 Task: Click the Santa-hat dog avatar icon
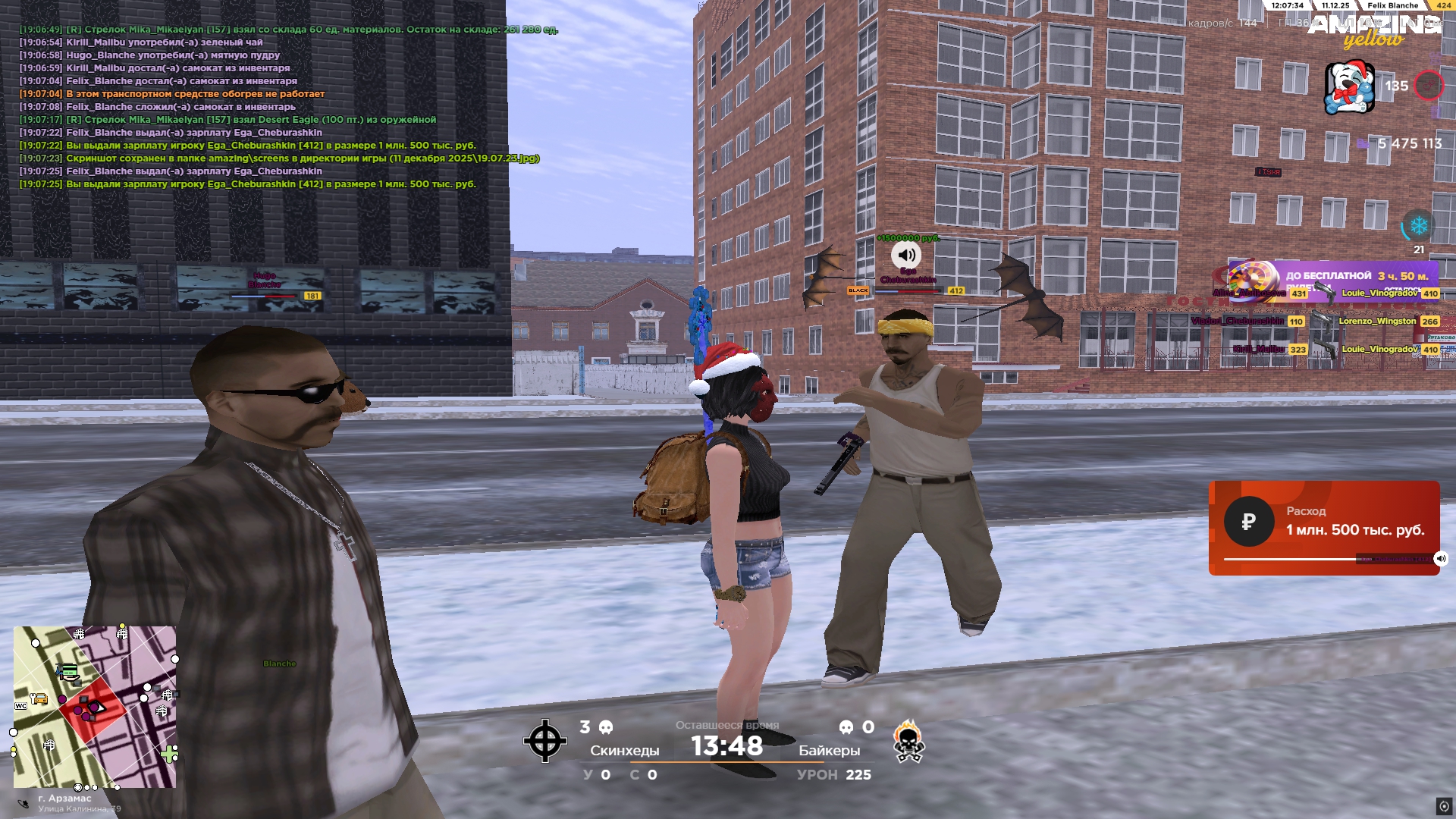(x=1349, y=87)
